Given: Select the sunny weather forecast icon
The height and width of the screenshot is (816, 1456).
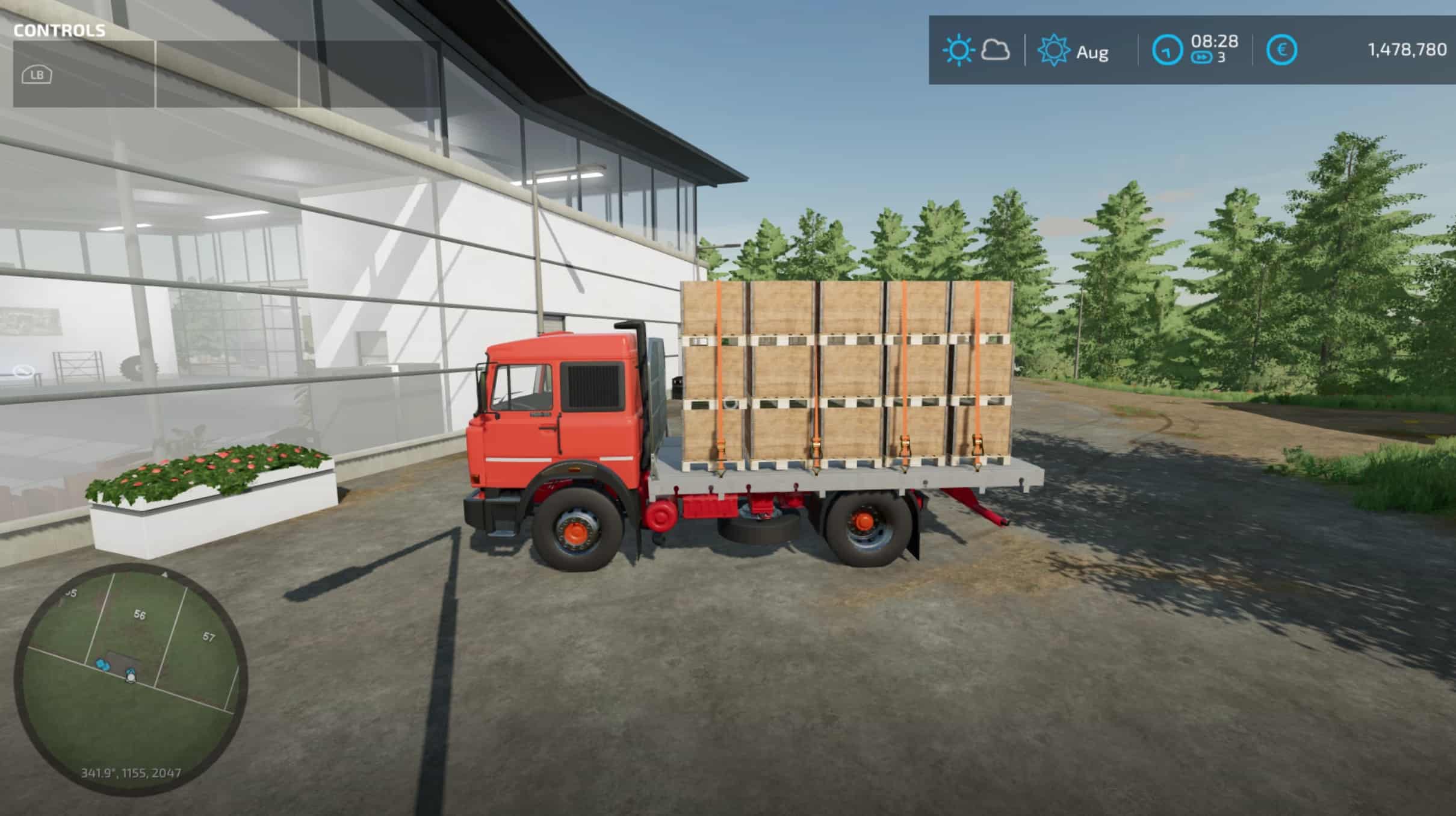Looking at the screenshot, I should [958, 50].
